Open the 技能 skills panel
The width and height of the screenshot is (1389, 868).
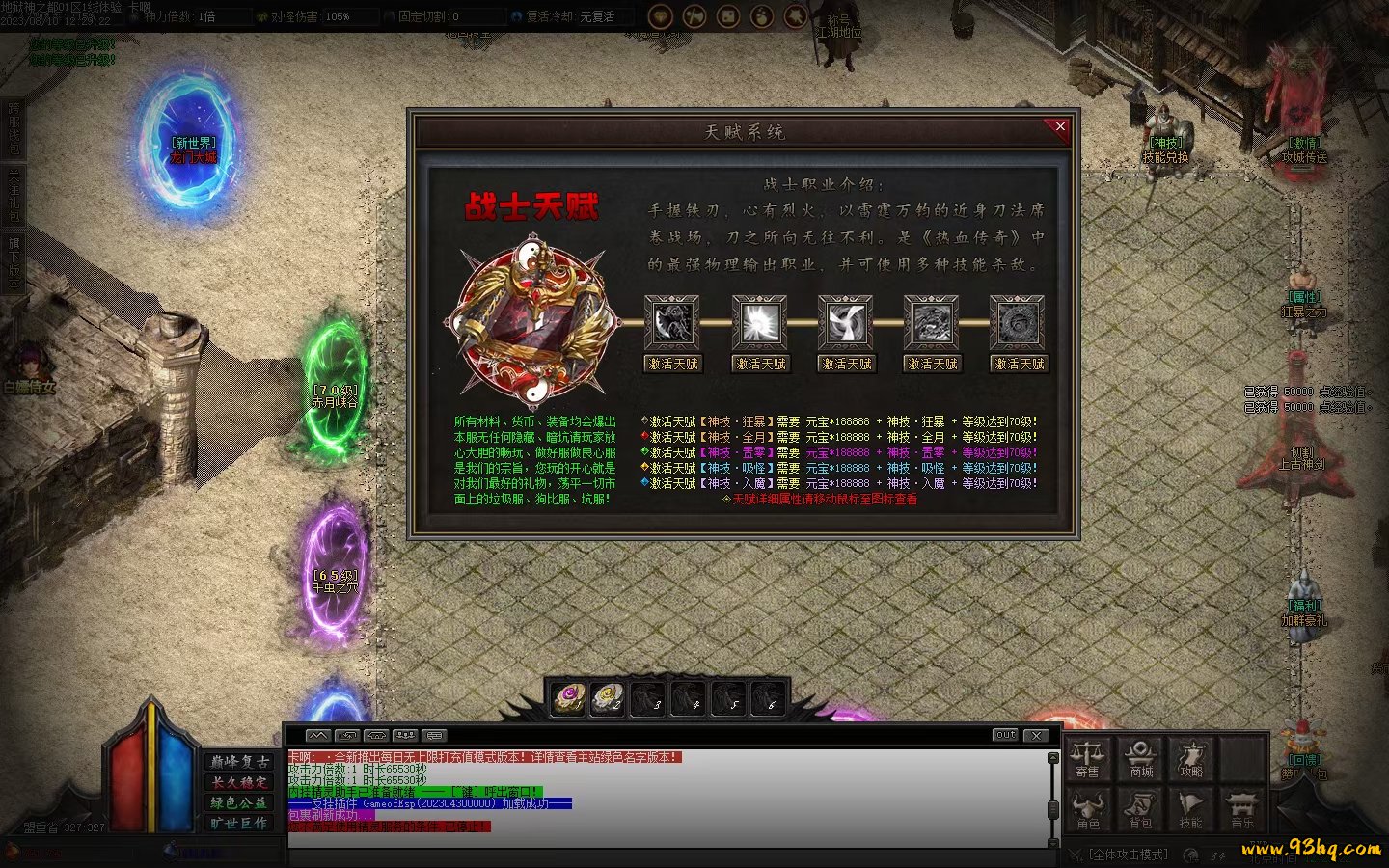[1190, 810]
